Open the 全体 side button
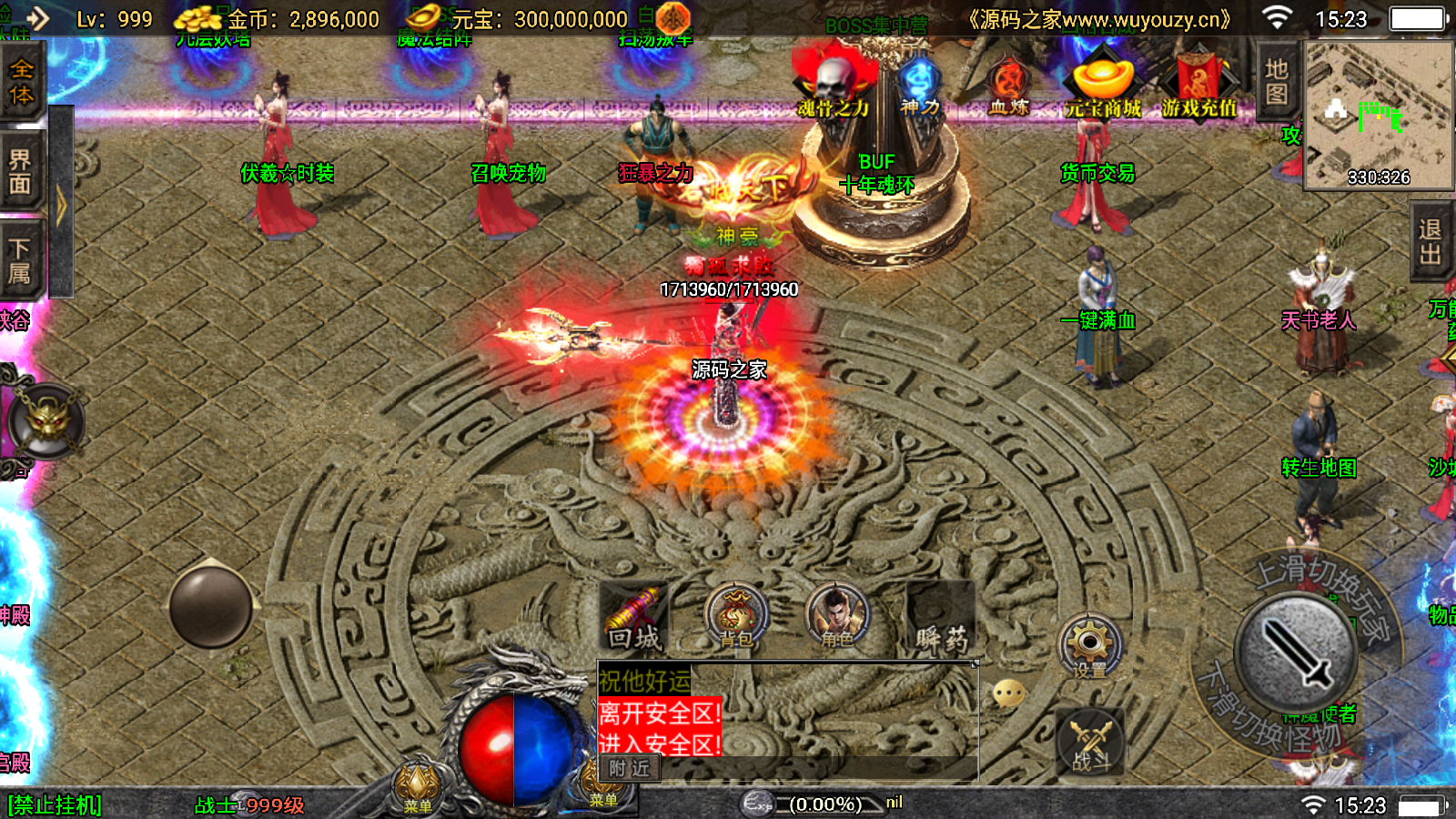The width and height of the screenshot is (1456, 819). [x=21, y=84]
